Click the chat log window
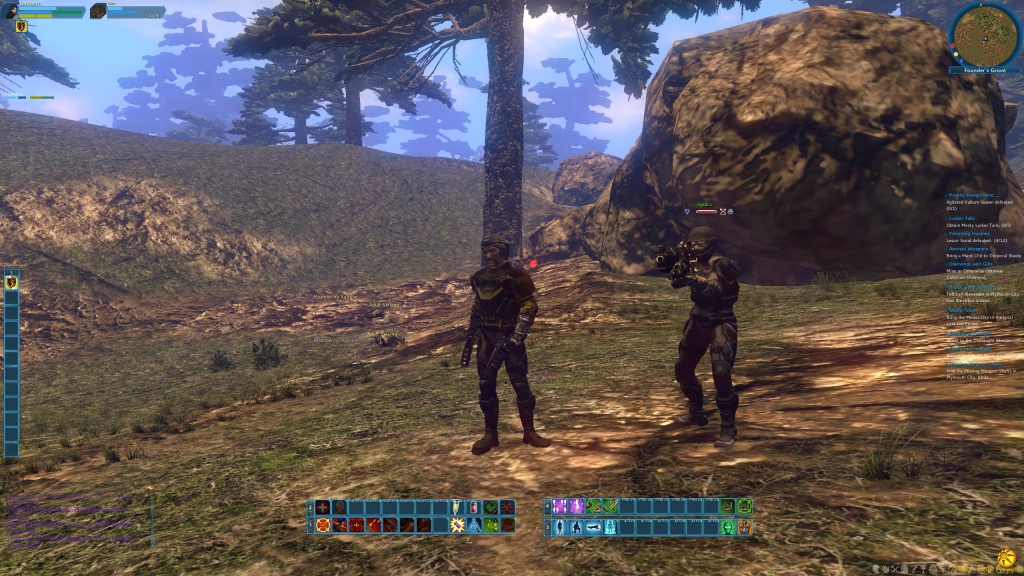Screen dimensions: 1024x576 [75, 520]
